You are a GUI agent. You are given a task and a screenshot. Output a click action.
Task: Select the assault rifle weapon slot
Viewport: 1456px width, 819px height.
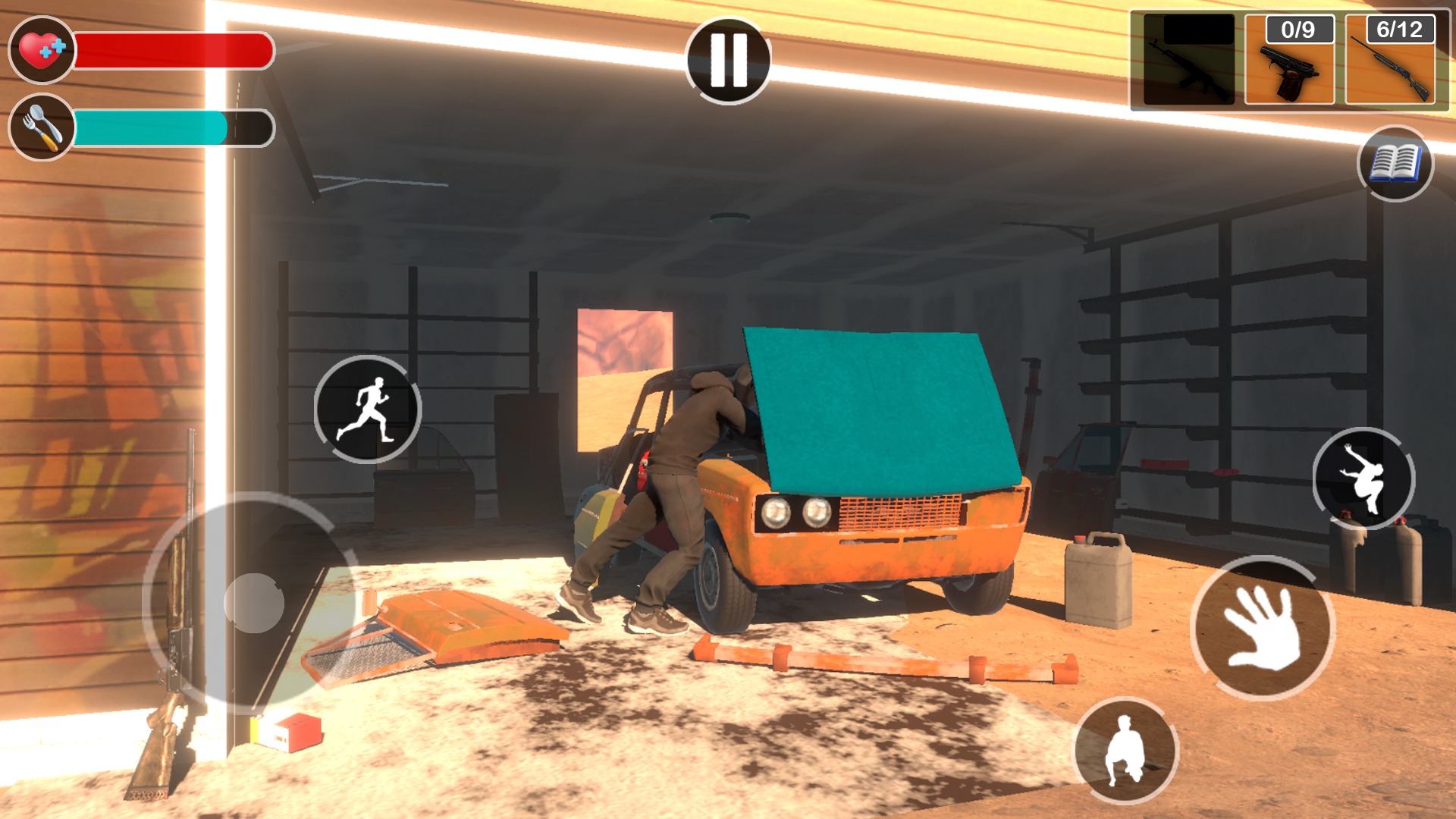click(x=1188, y=61)
